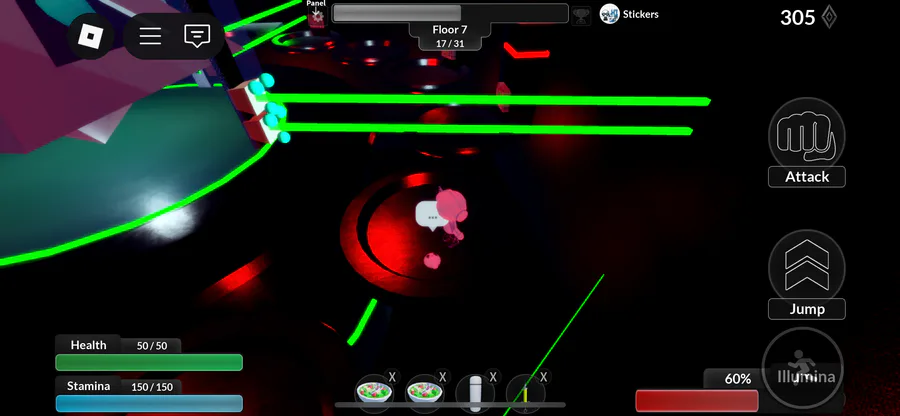Viewport: 900px width, 416px height.
Task: Click the trophy icon beside the floor bar
Action: [582, 14]
